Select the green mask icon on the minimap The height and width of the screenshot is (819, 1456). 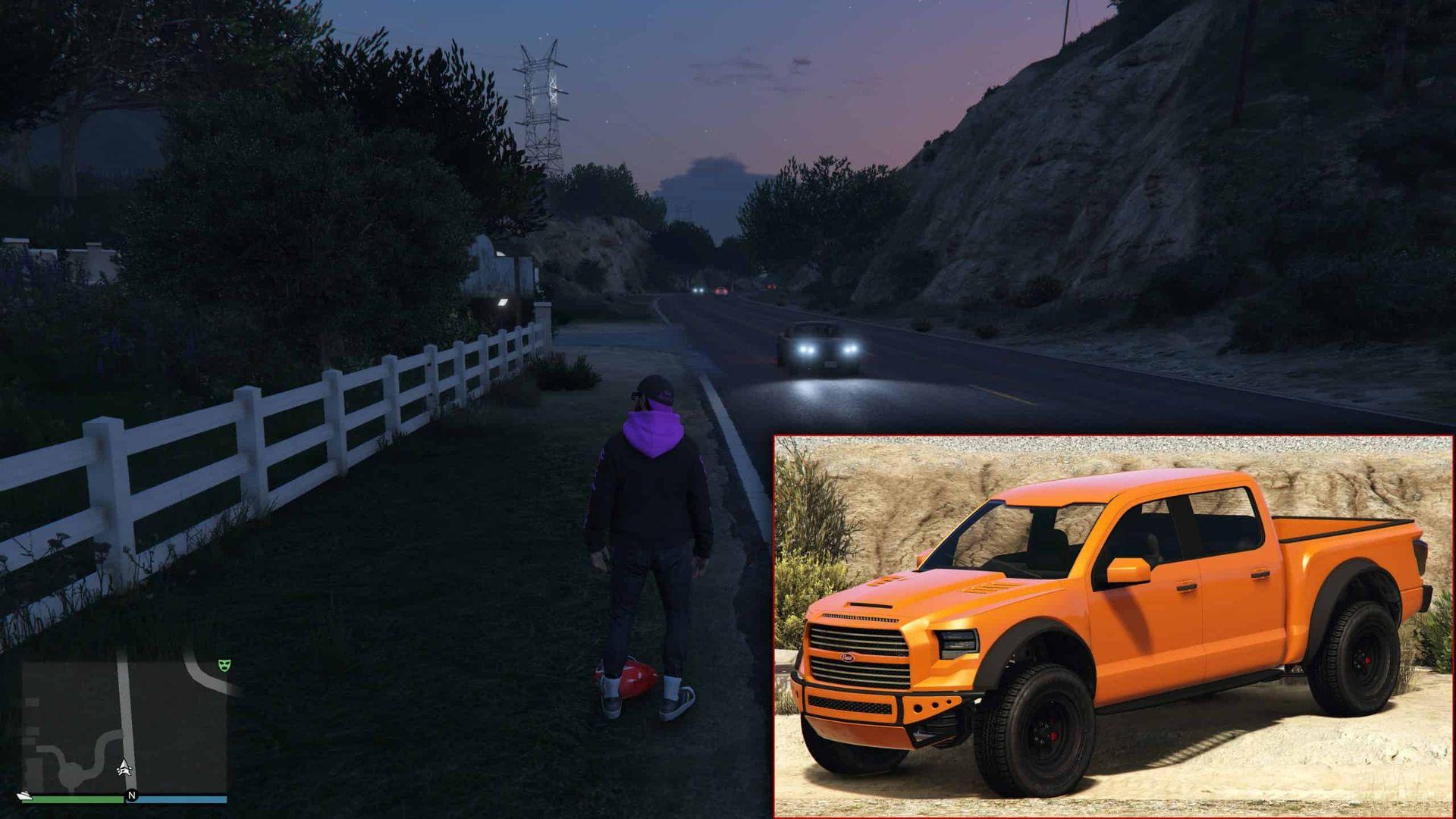point(224,665)
